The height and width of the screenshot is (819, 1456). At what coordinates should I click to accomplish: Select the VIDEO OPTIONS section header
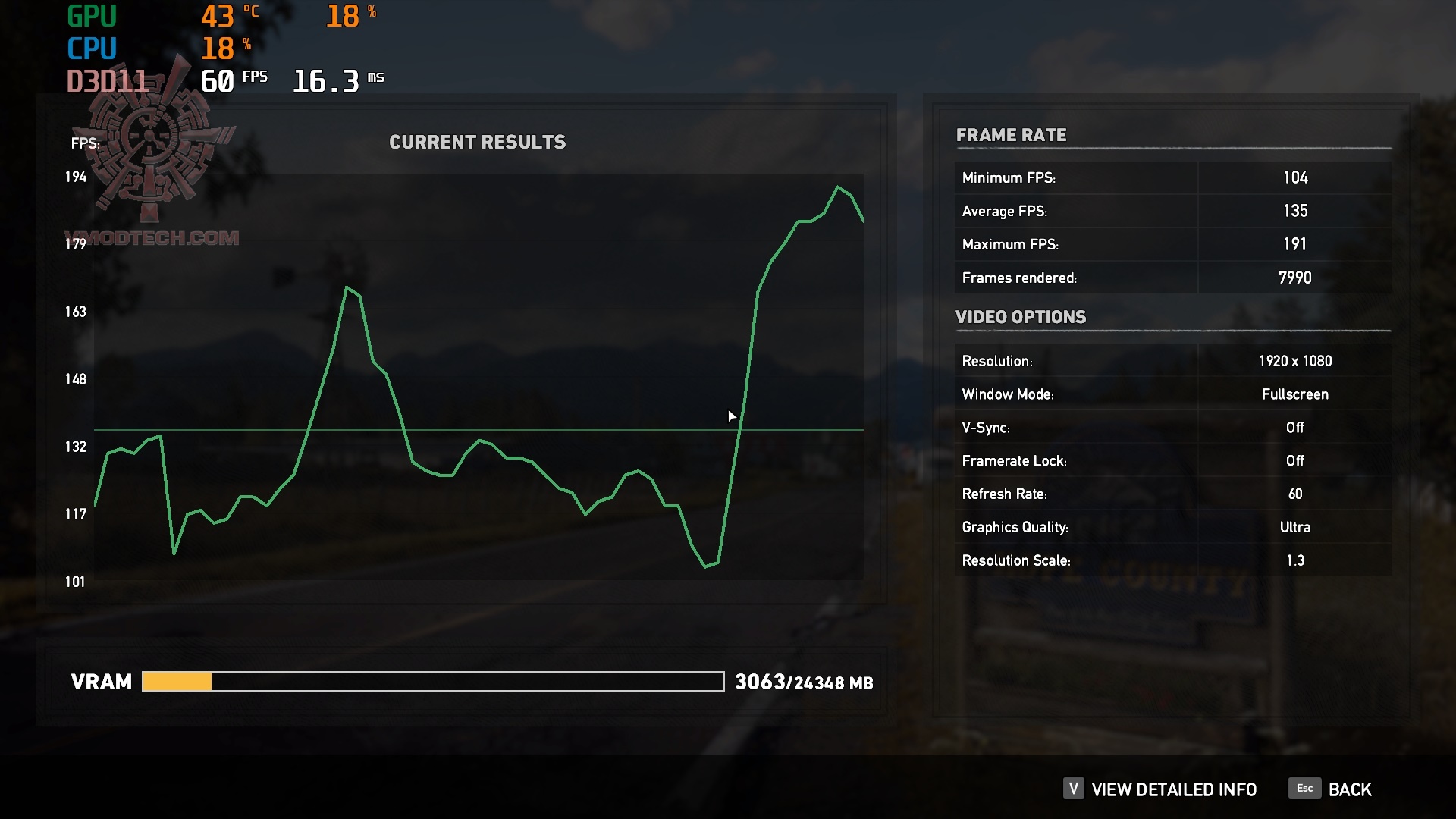(x=1021, y=317)
